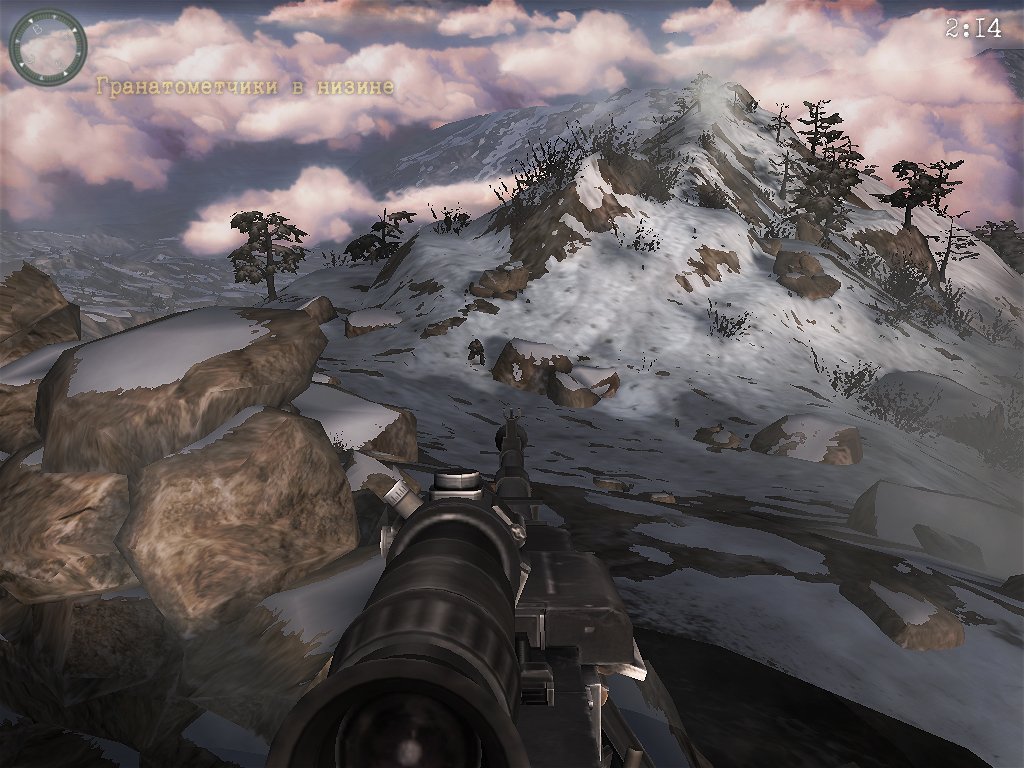Click the circular compass in the corner

pyautogui.click(x=47, y=47)
